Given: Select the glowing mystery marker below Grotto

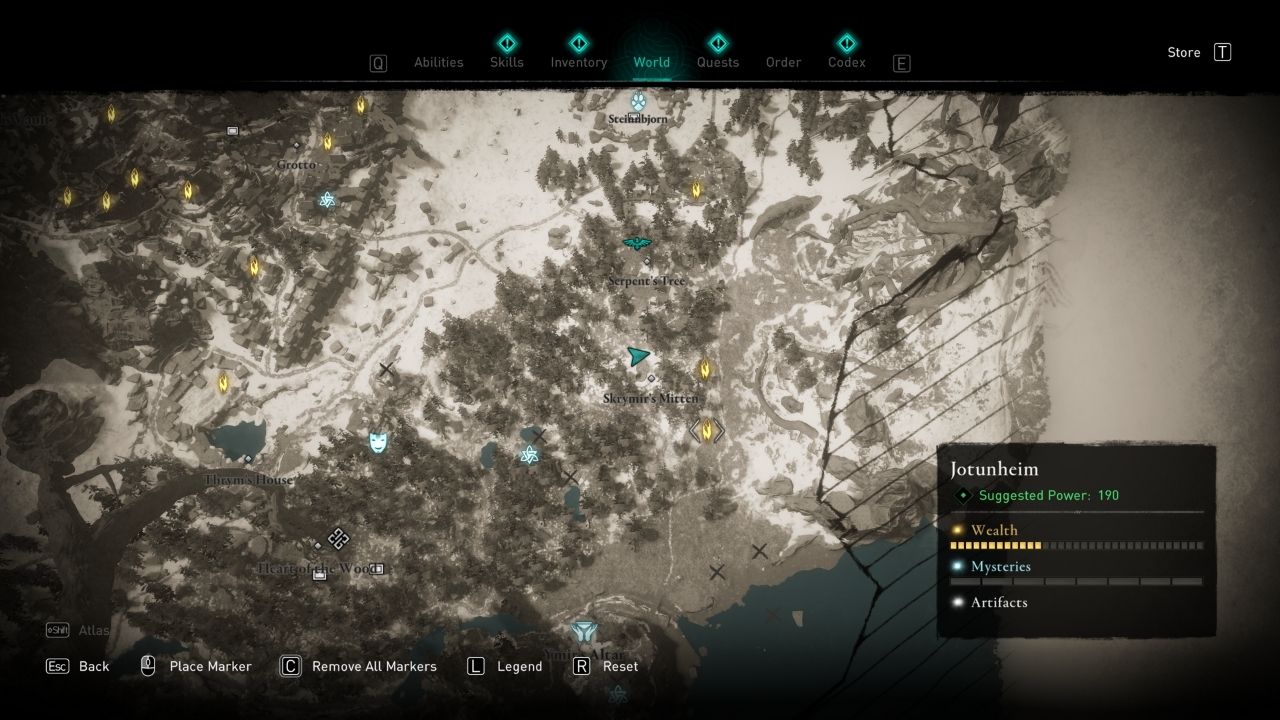Looking at the screenshot, I should 326,200.
